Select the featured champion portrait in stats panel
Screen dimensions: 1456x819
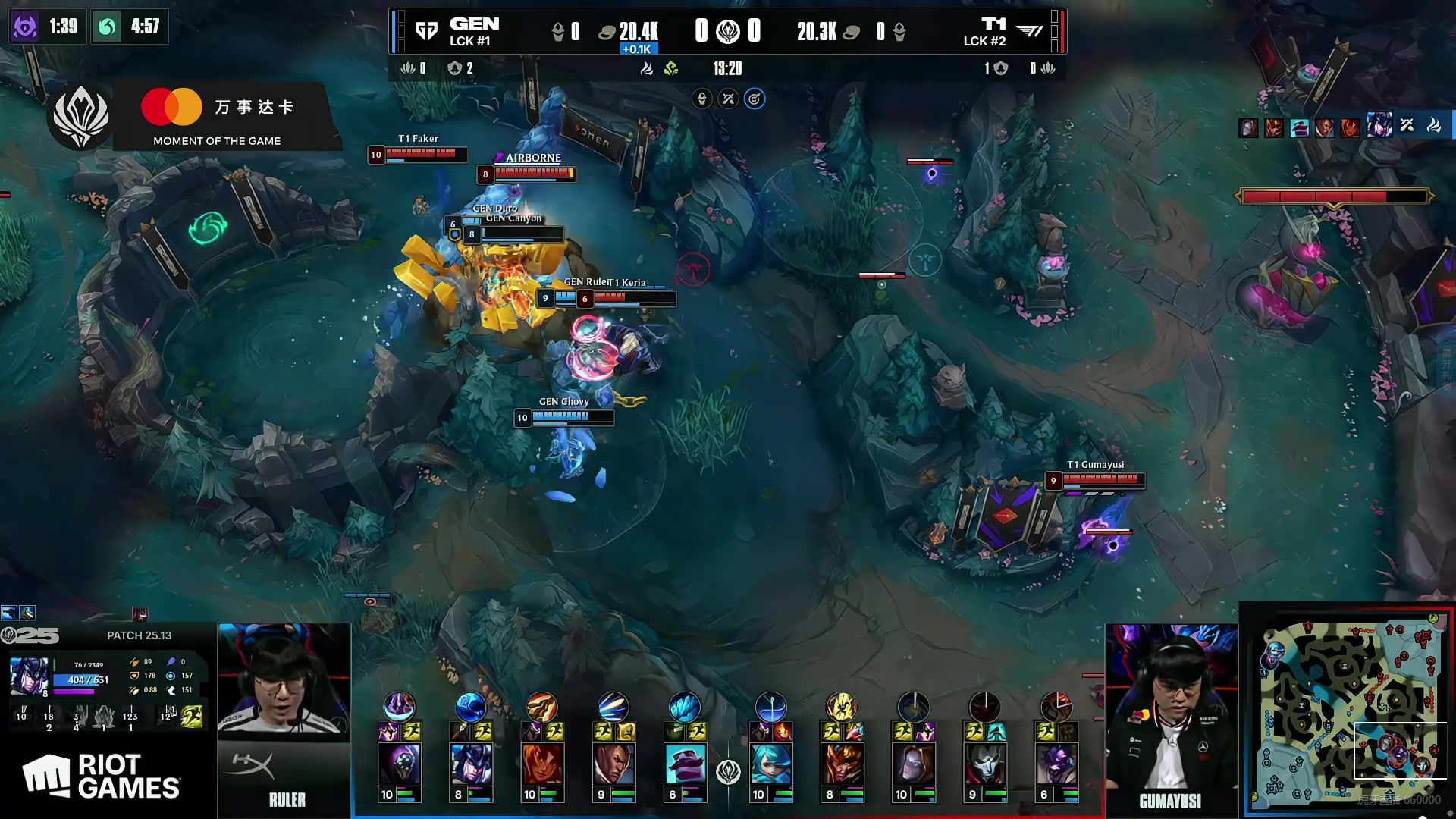(30, 676)
